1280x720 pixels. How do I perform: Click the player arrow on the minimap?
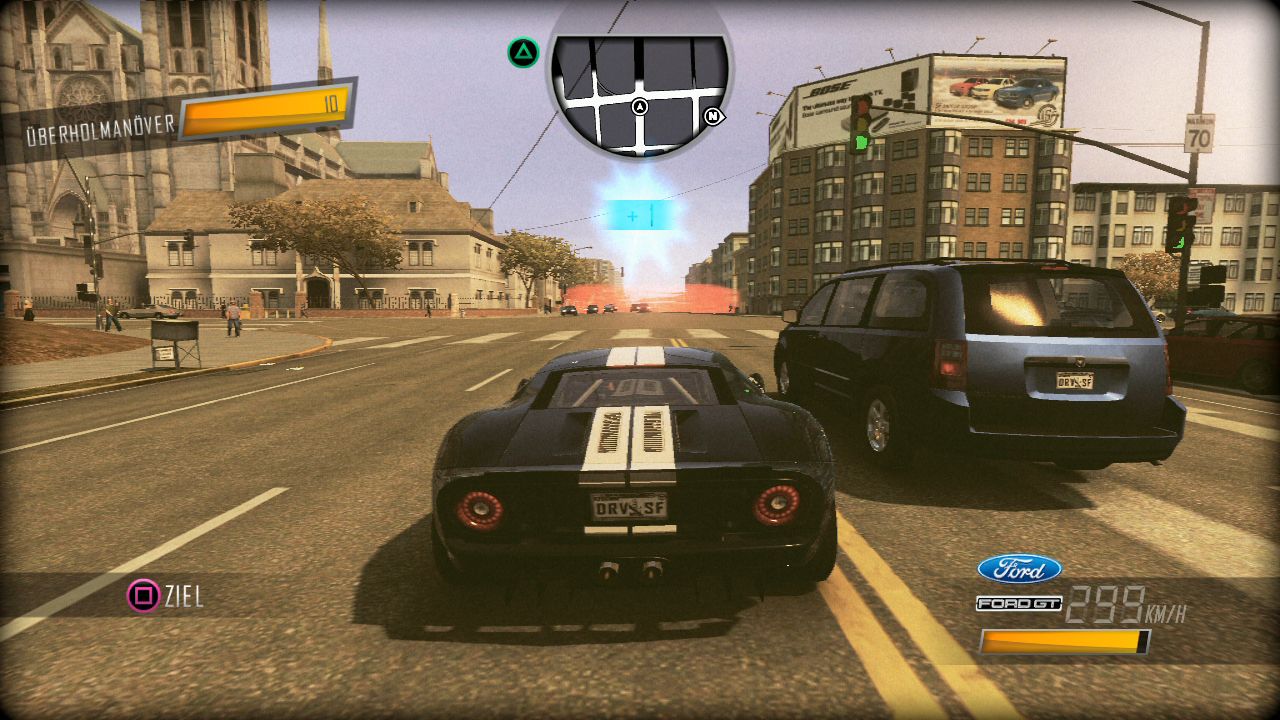pos(640,107)
